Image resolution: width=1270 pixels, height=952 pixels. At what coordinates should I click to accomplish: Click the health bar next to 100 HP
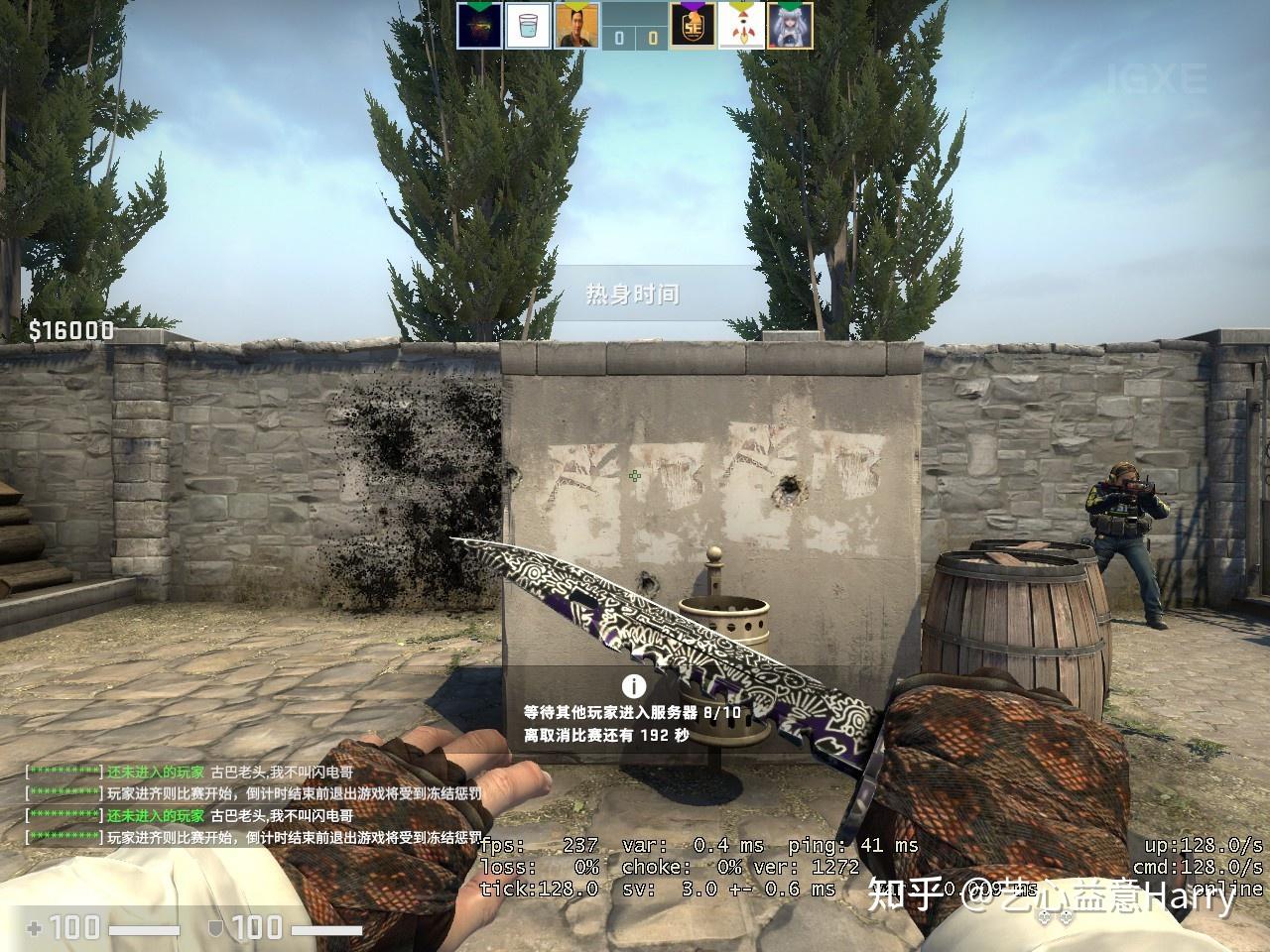(144, 930)
